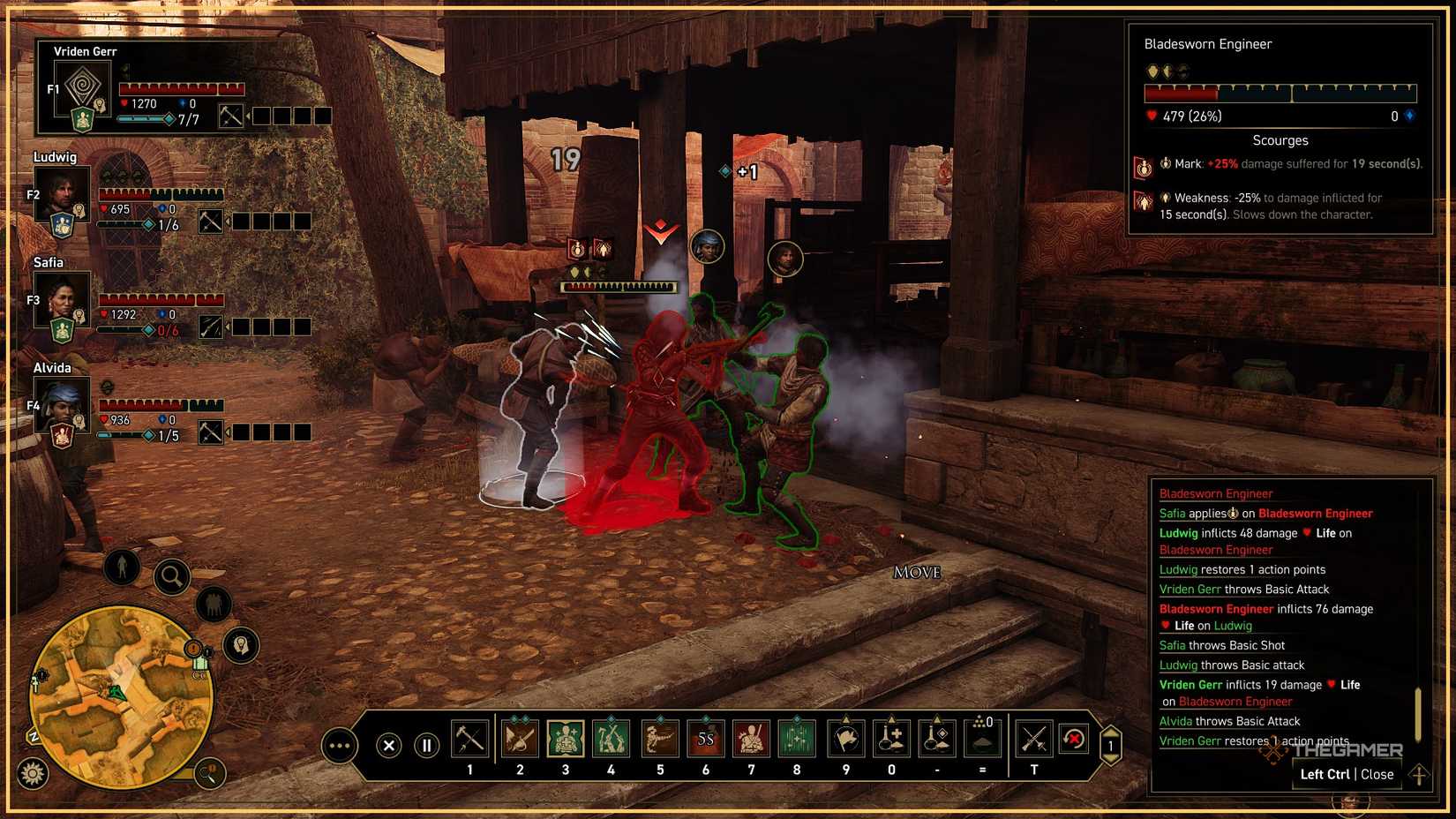Image resolution: width=1456 pixels, height=819 pixels.
Task: Click the crossed swords weapon icon next to T
Action: coord(1033,740)
